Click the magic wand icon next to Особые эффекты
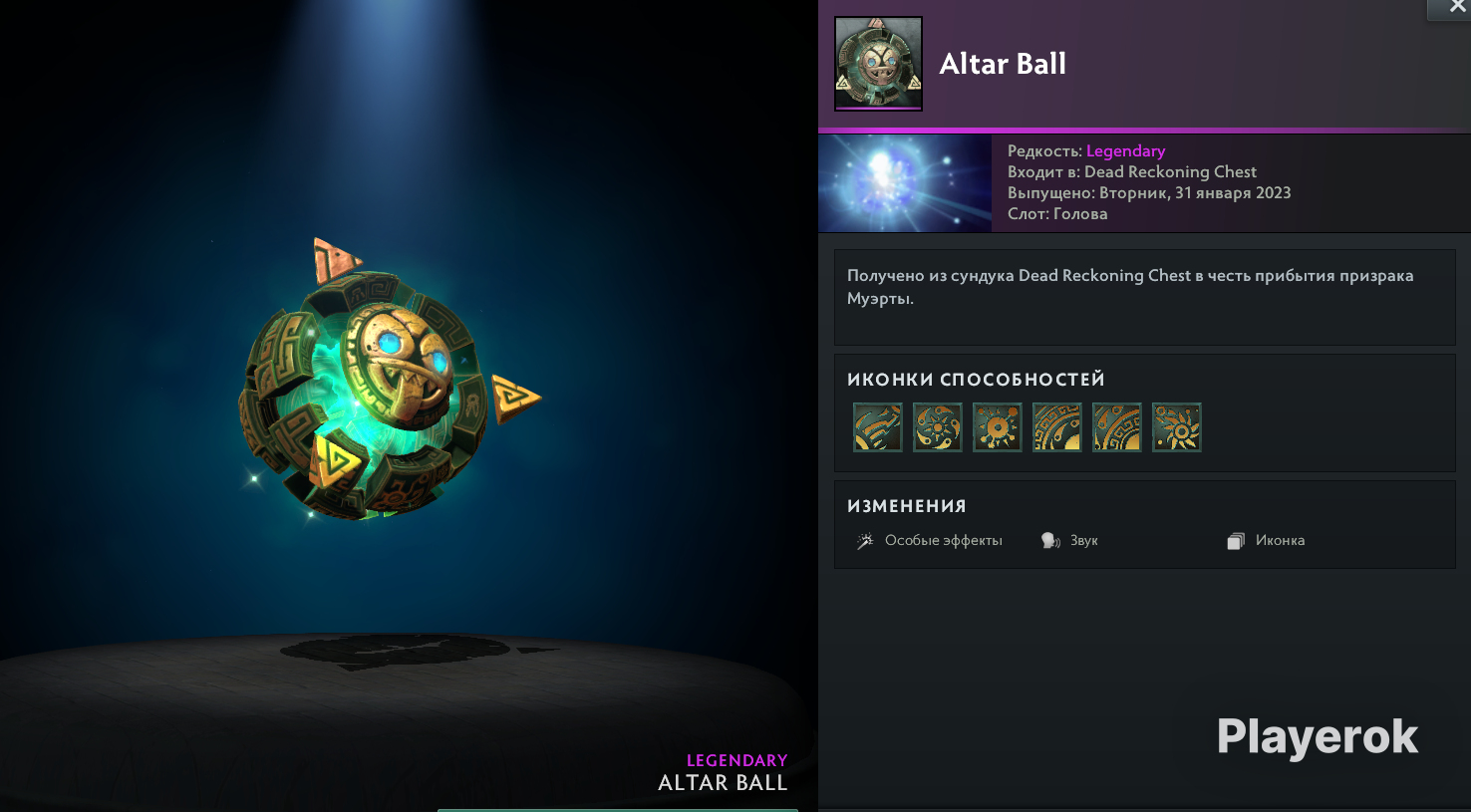This screenshot has width=1471, height=812. click(865, 539)
